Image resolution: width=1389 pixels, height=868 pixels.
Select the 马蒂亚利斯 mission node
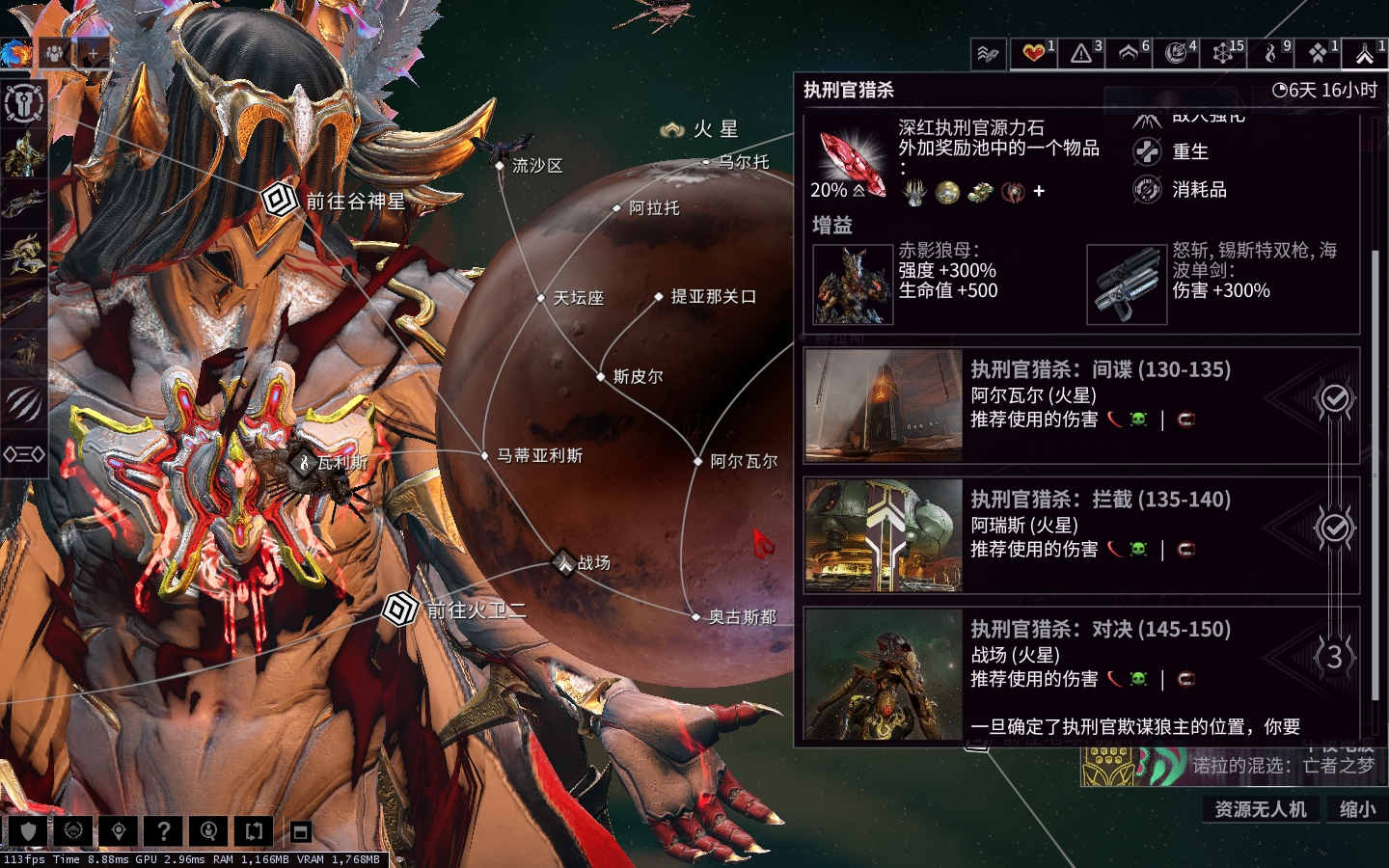click(x=485, y=455)
